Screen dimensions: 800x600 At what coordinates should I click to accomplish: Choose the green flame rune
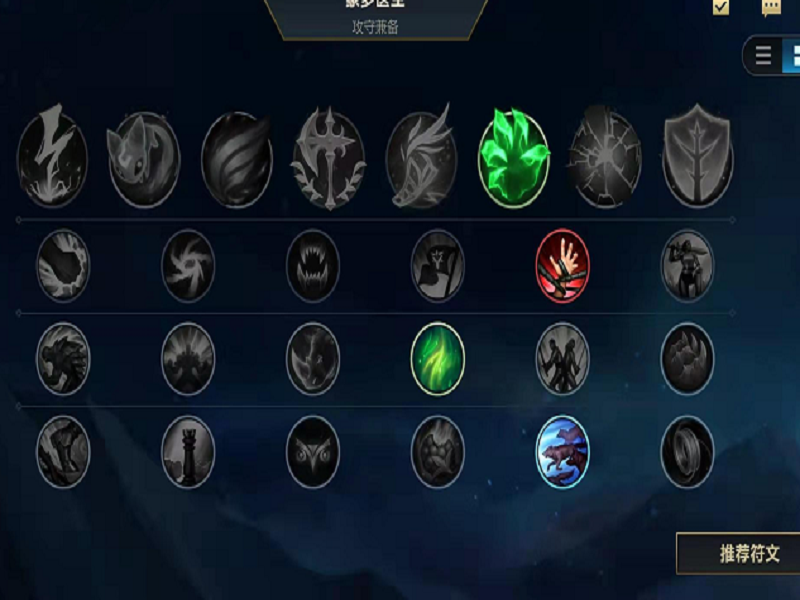[438, 358]
